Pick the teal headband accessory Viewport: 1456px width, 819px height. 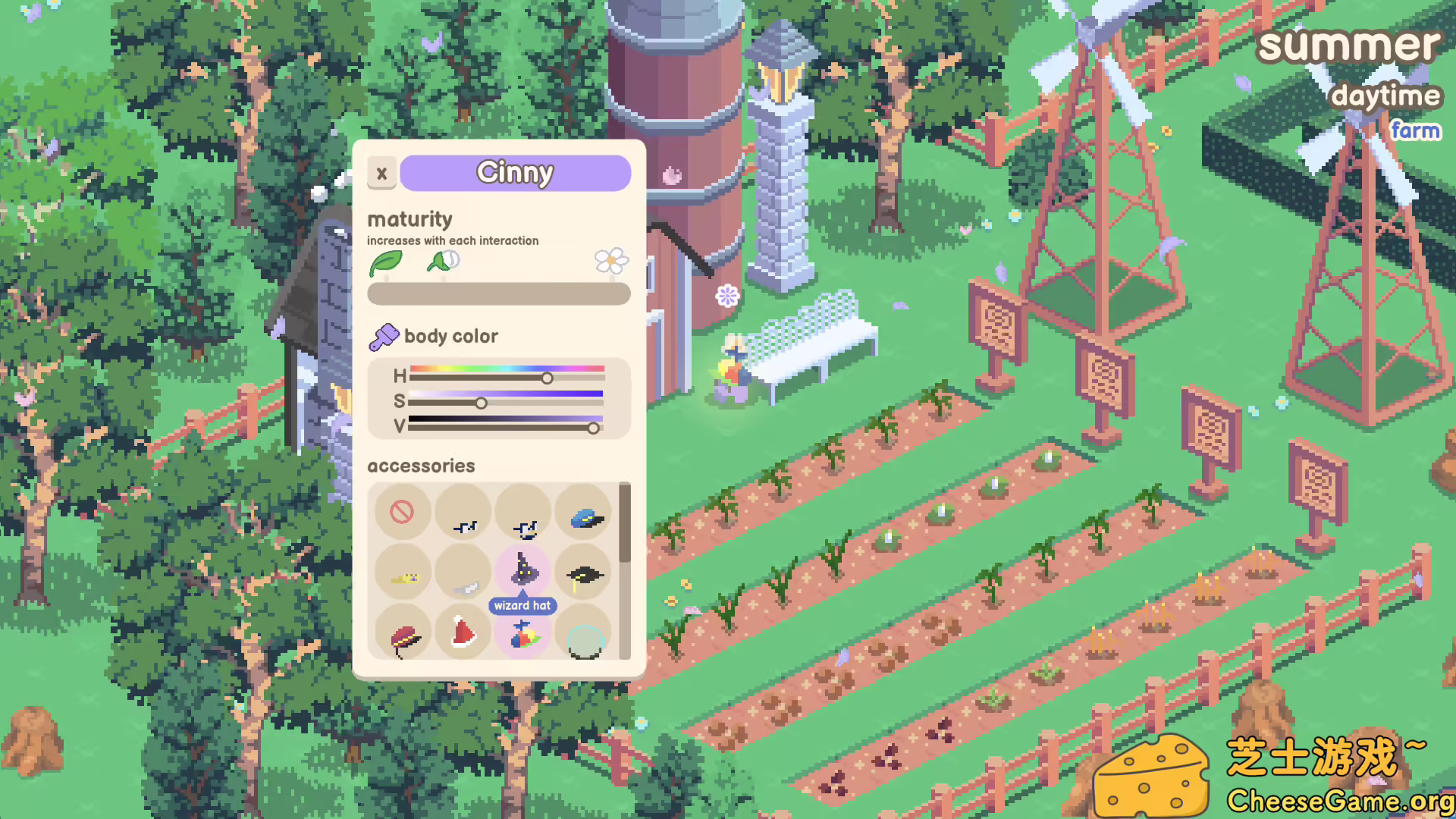(x=583, y=639)
